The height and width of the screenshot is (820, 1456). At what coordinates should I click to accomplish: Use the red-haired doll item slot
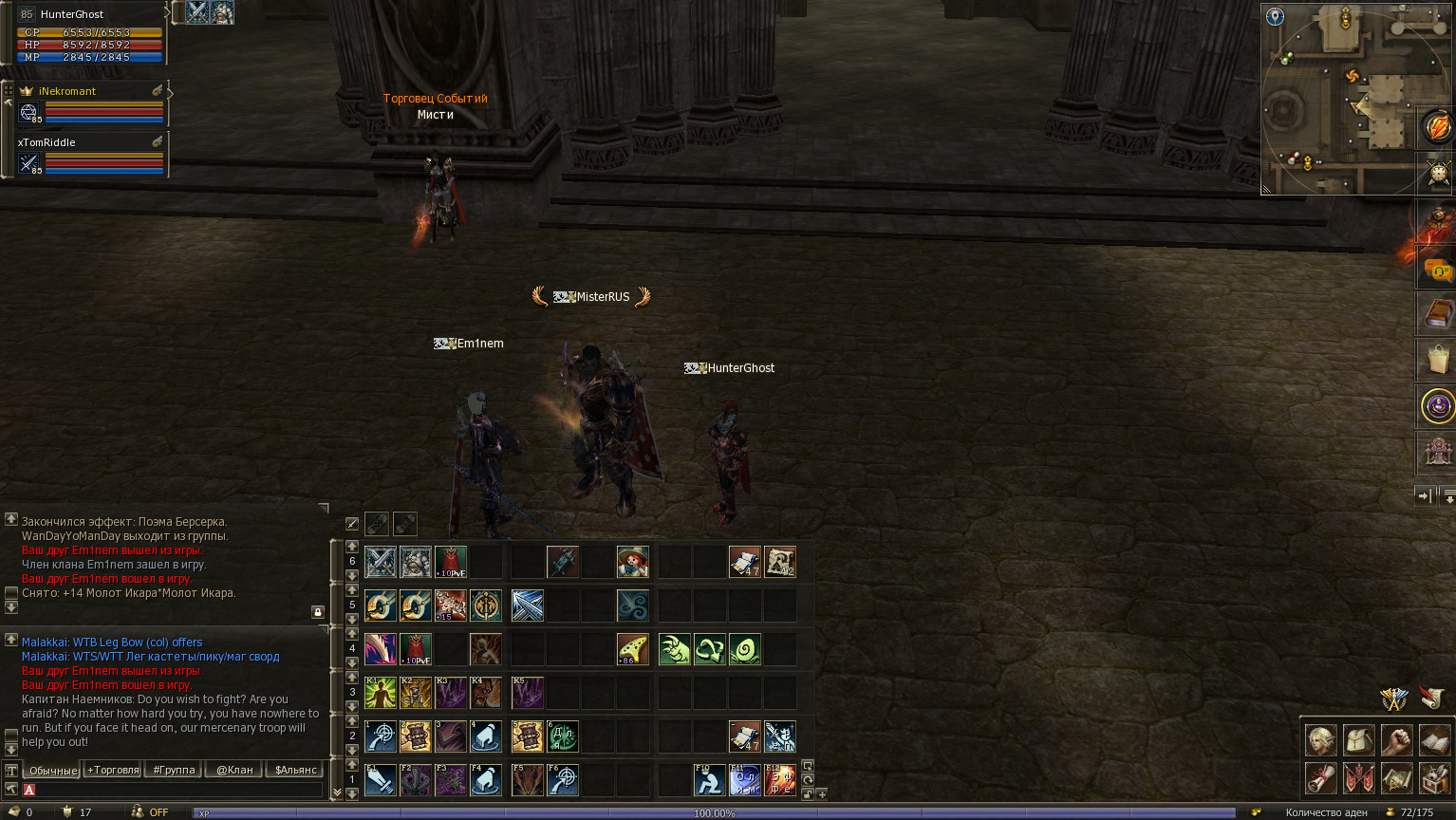(632, 562)
